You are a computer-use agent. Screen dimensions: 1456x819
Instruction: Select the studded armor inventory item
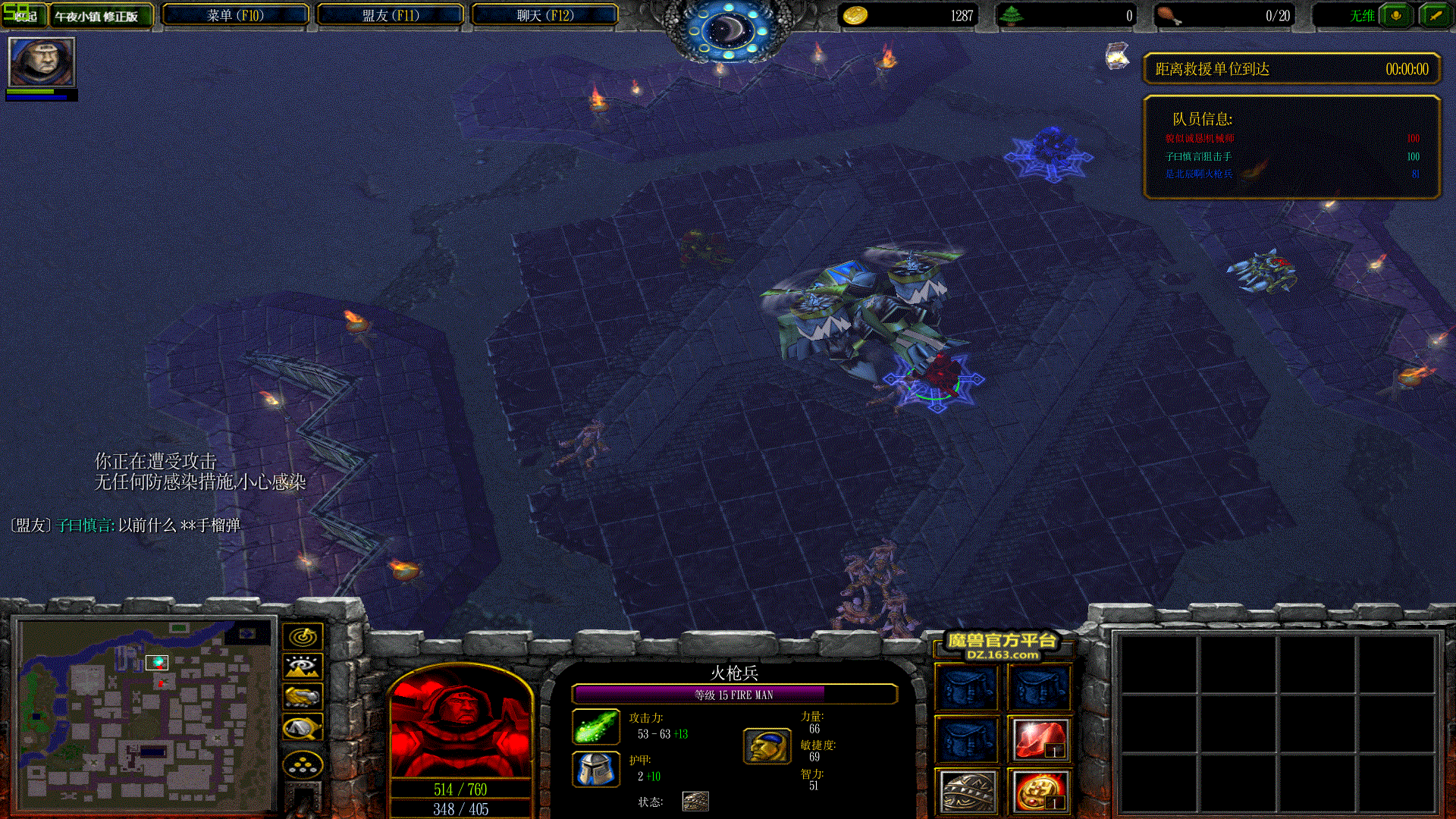tap(967, 792)
